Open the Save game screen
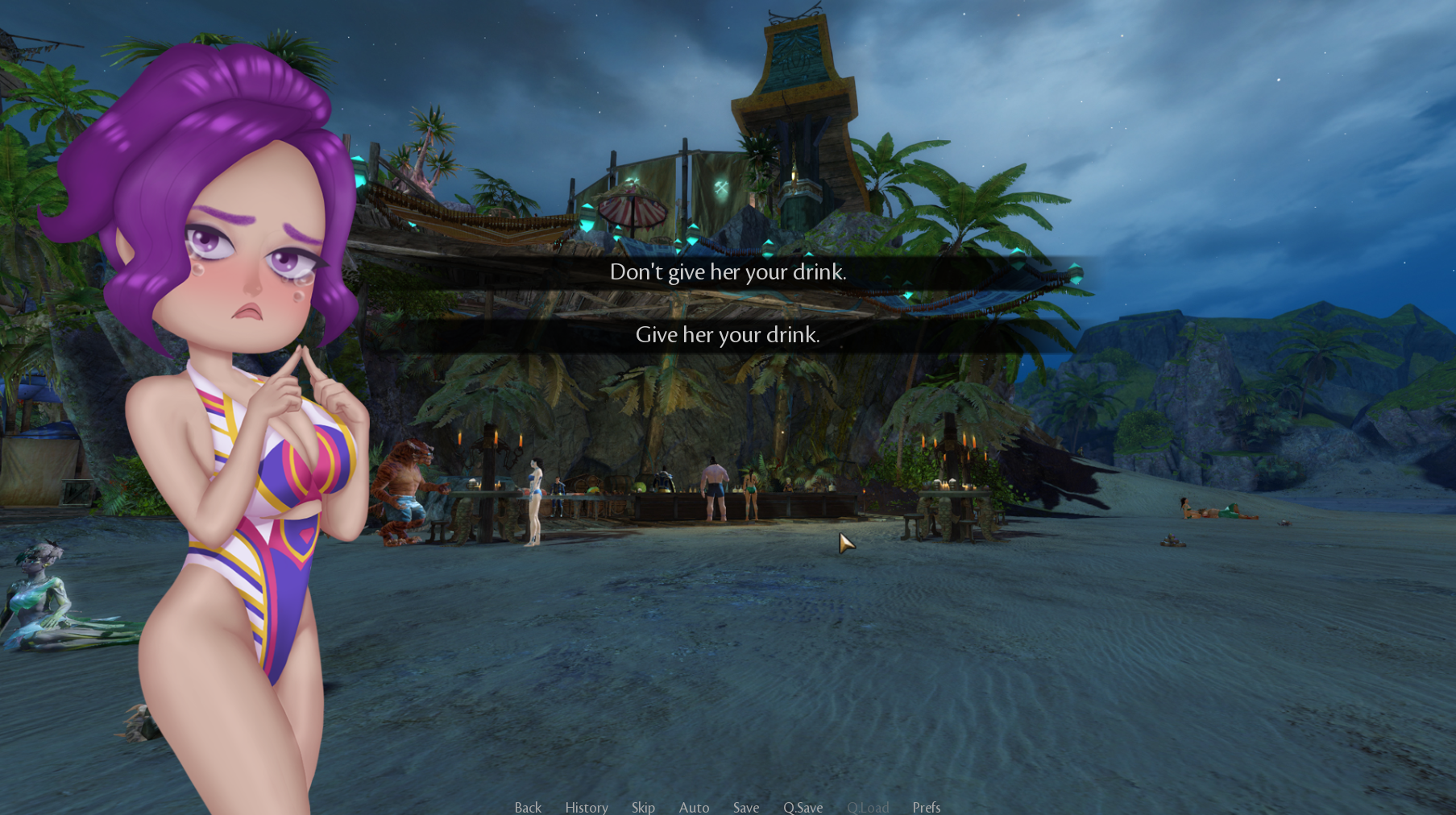The image size is (1456, 815). [746, 807]
